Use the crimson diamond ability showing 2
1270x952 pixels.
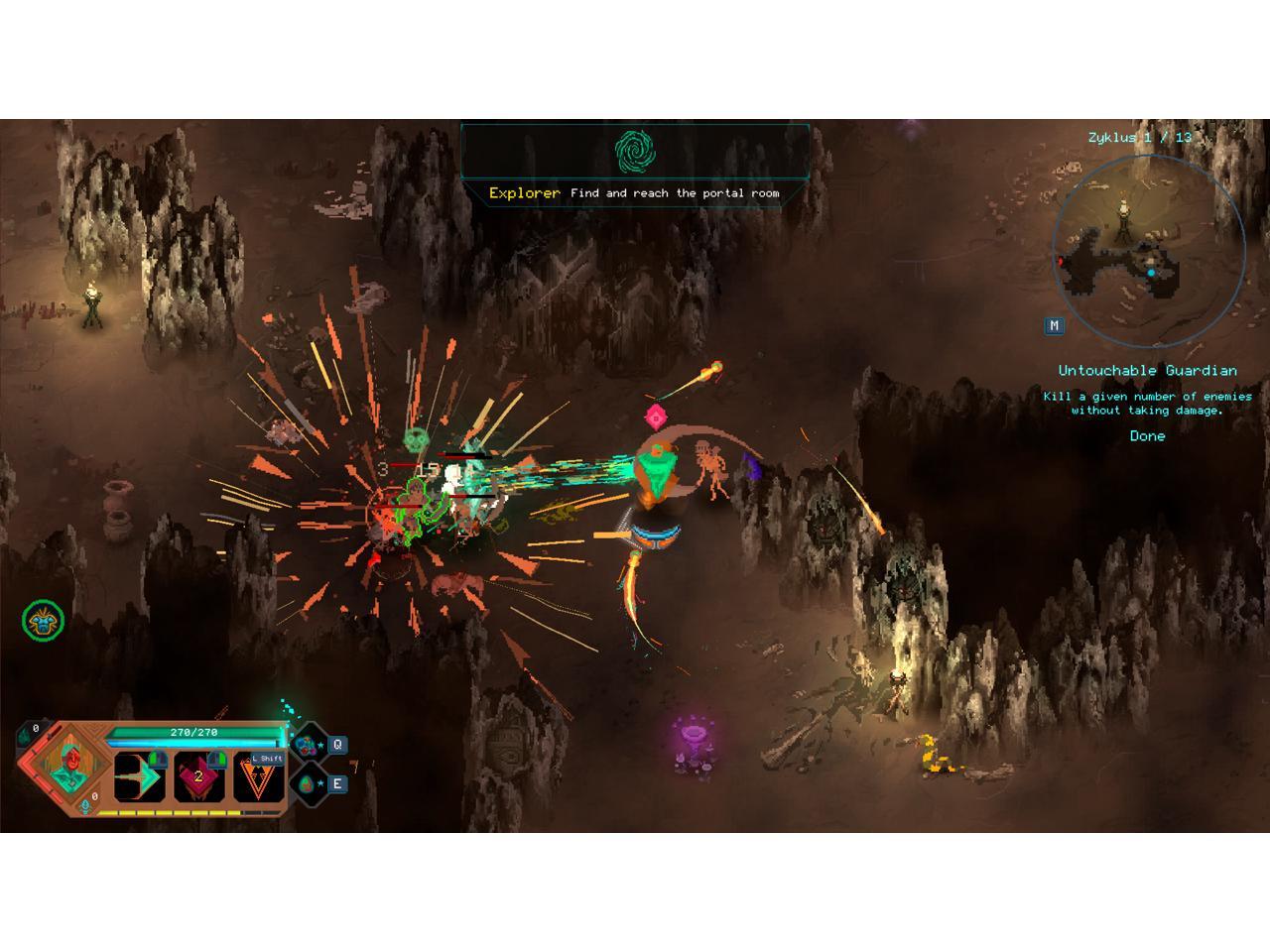(x=198, y=776)
